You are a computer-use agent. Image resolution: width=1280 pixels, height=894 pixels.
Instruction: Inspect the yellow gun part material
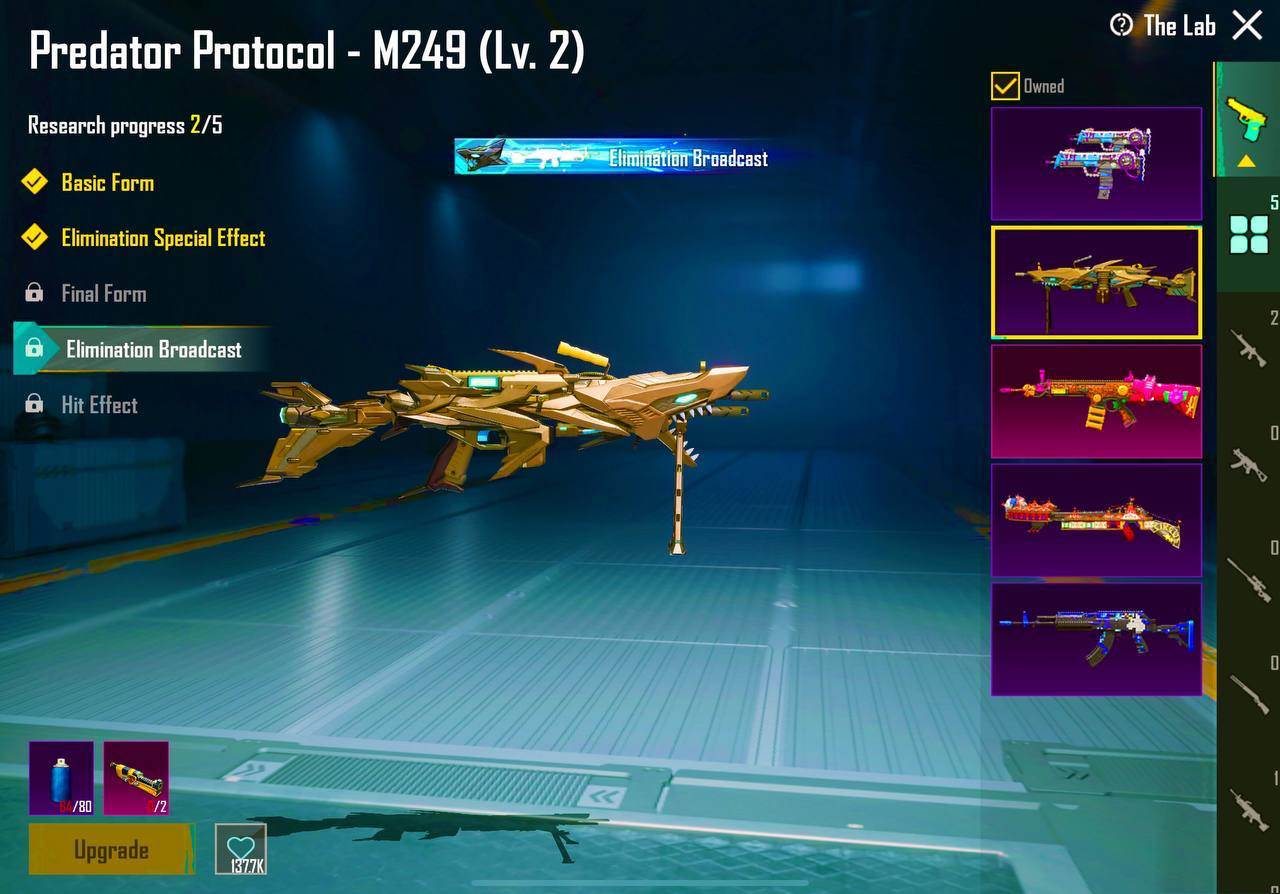click(x=136, y=777)
